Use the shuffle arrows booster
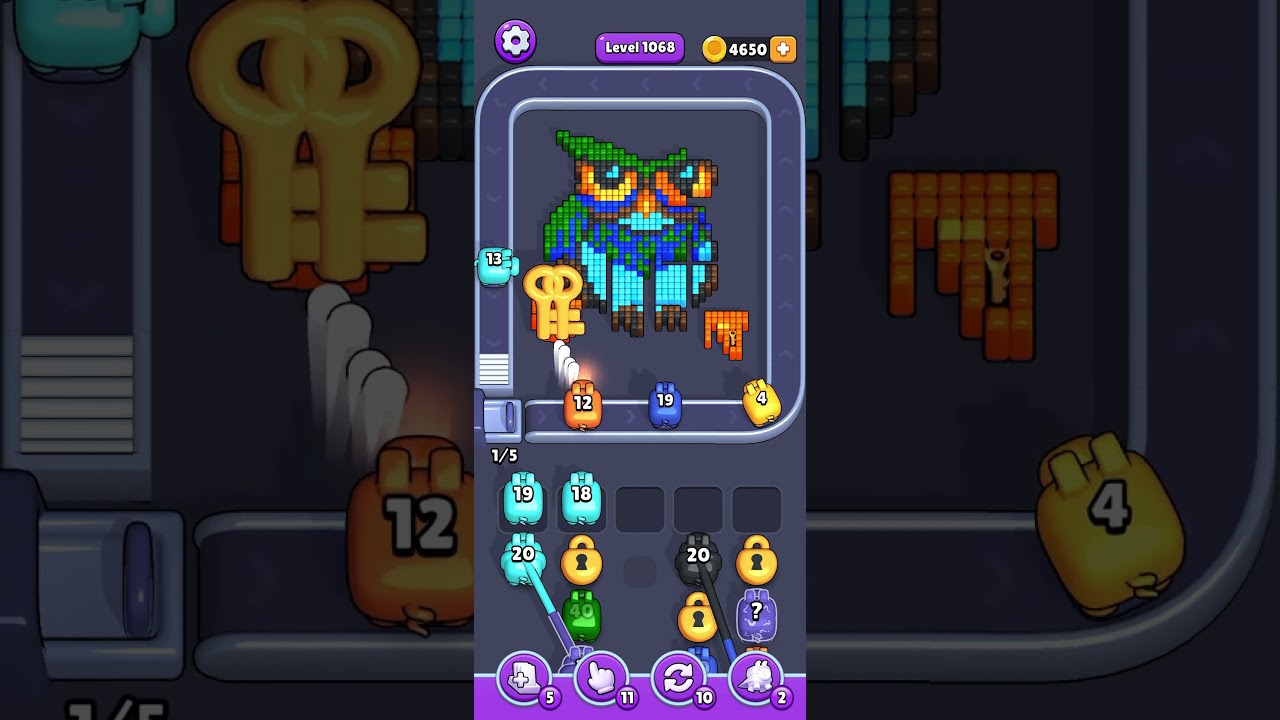The width and height of the screenshot is (1280, 720). (x=678, y=679)
